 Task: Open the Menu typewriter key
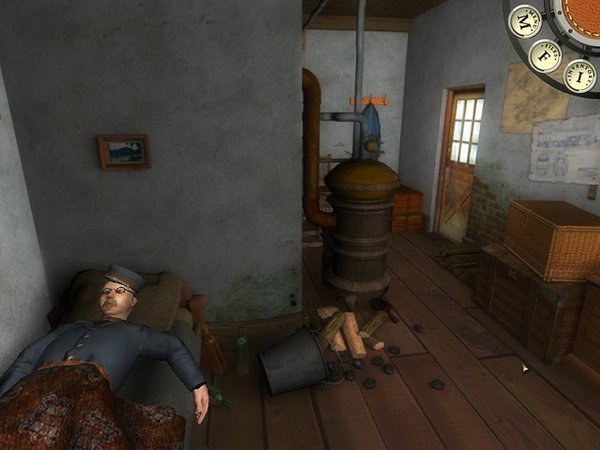(x=525, y=20)
